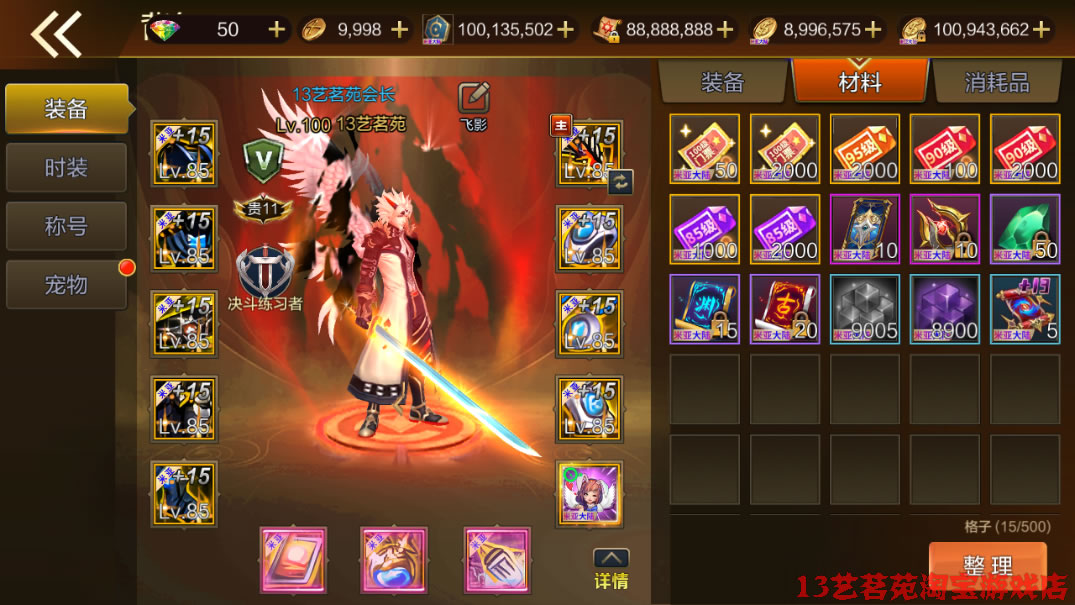Select the green emerald gem item
1075x605 pixels.
pyautogui.click(x=1024, y=229)
